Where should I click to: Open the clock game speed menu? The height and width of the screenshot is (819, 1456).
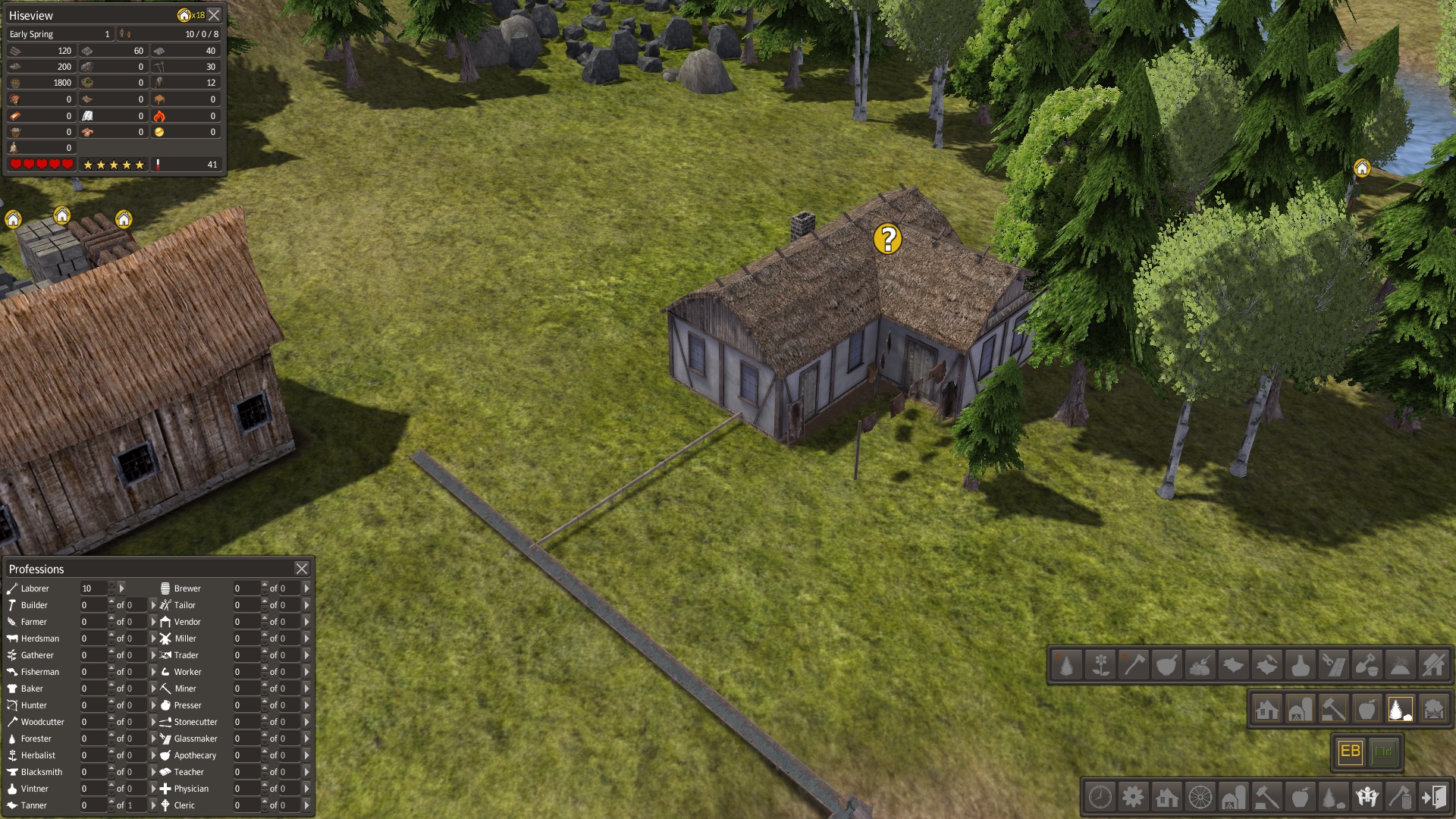click(1100, 797)
